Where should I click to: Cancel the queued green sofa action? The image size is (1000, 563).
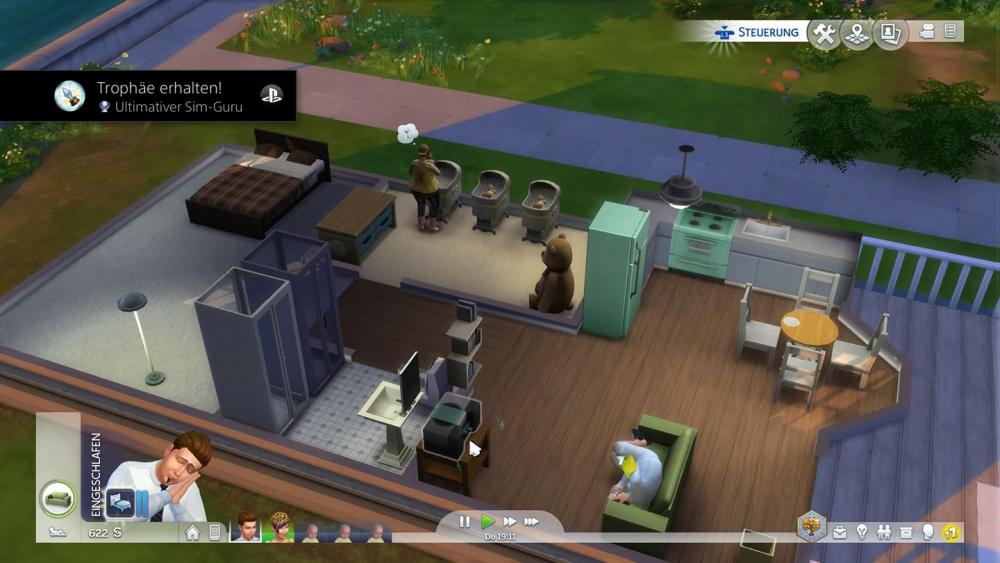coord(57,497)
